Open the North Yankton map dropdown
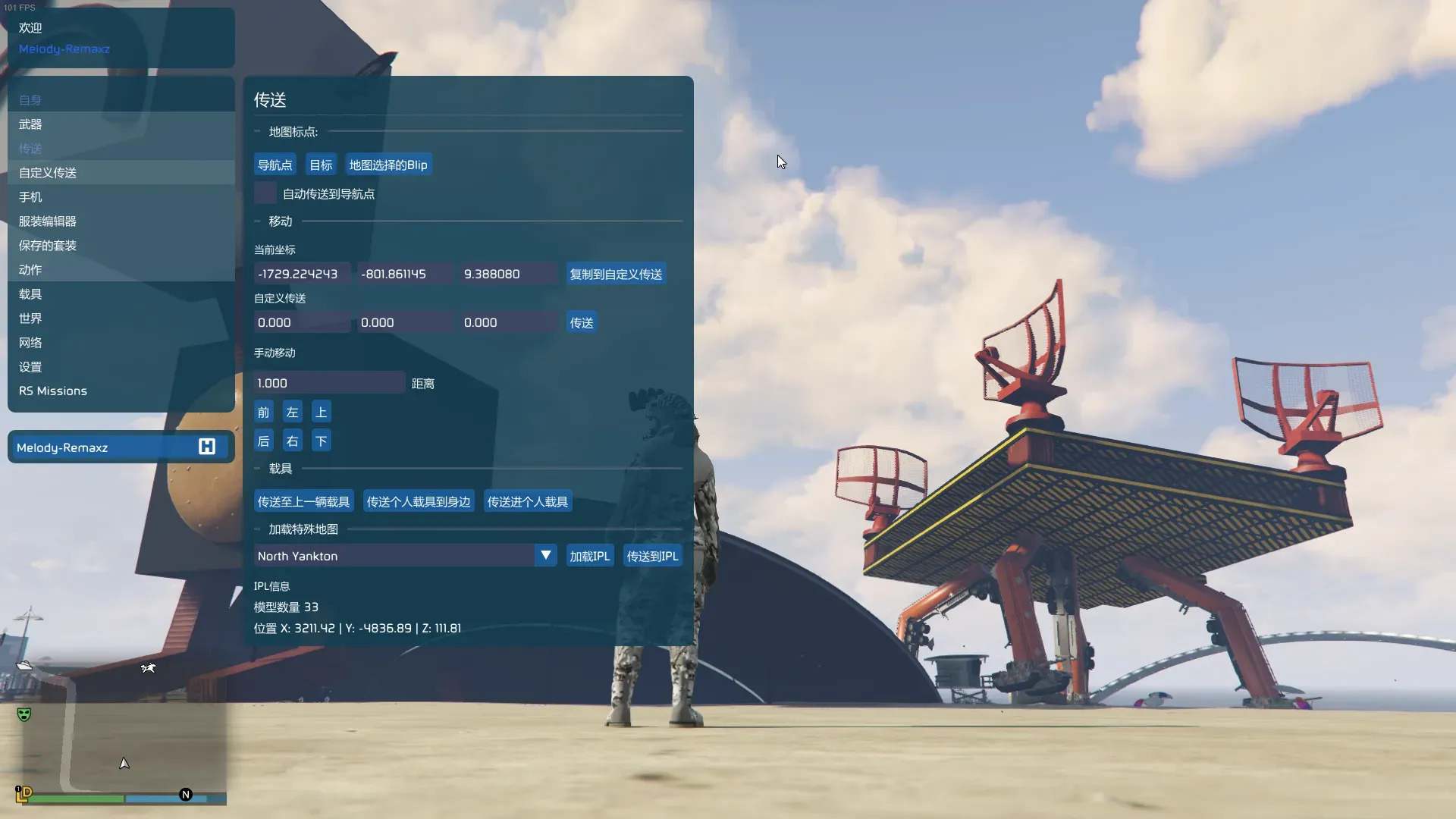This screenshot has width=1456, height=819. point(545,555)
